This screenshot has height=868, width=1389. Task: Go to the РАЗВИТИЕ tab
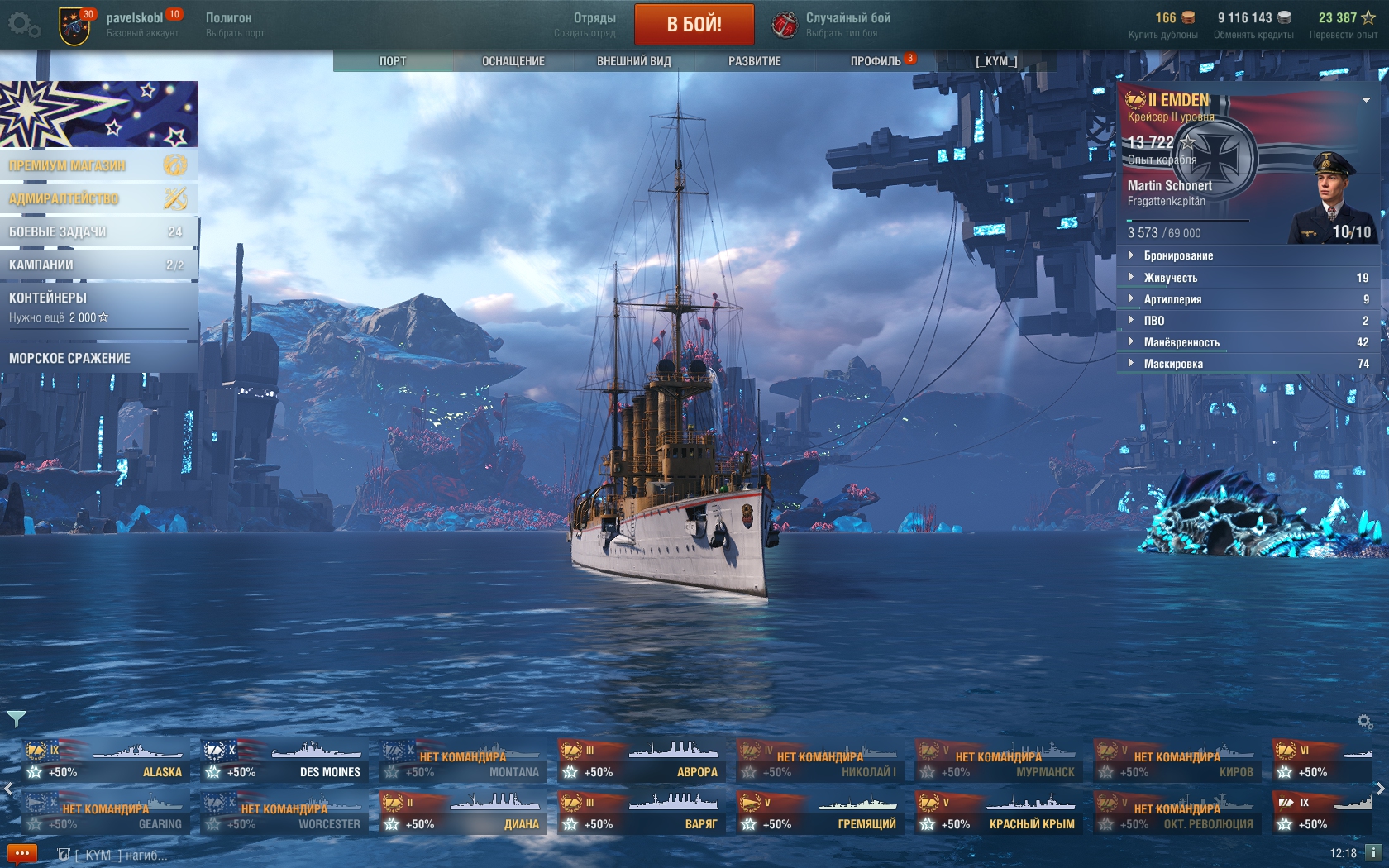(x=754, y=61)
